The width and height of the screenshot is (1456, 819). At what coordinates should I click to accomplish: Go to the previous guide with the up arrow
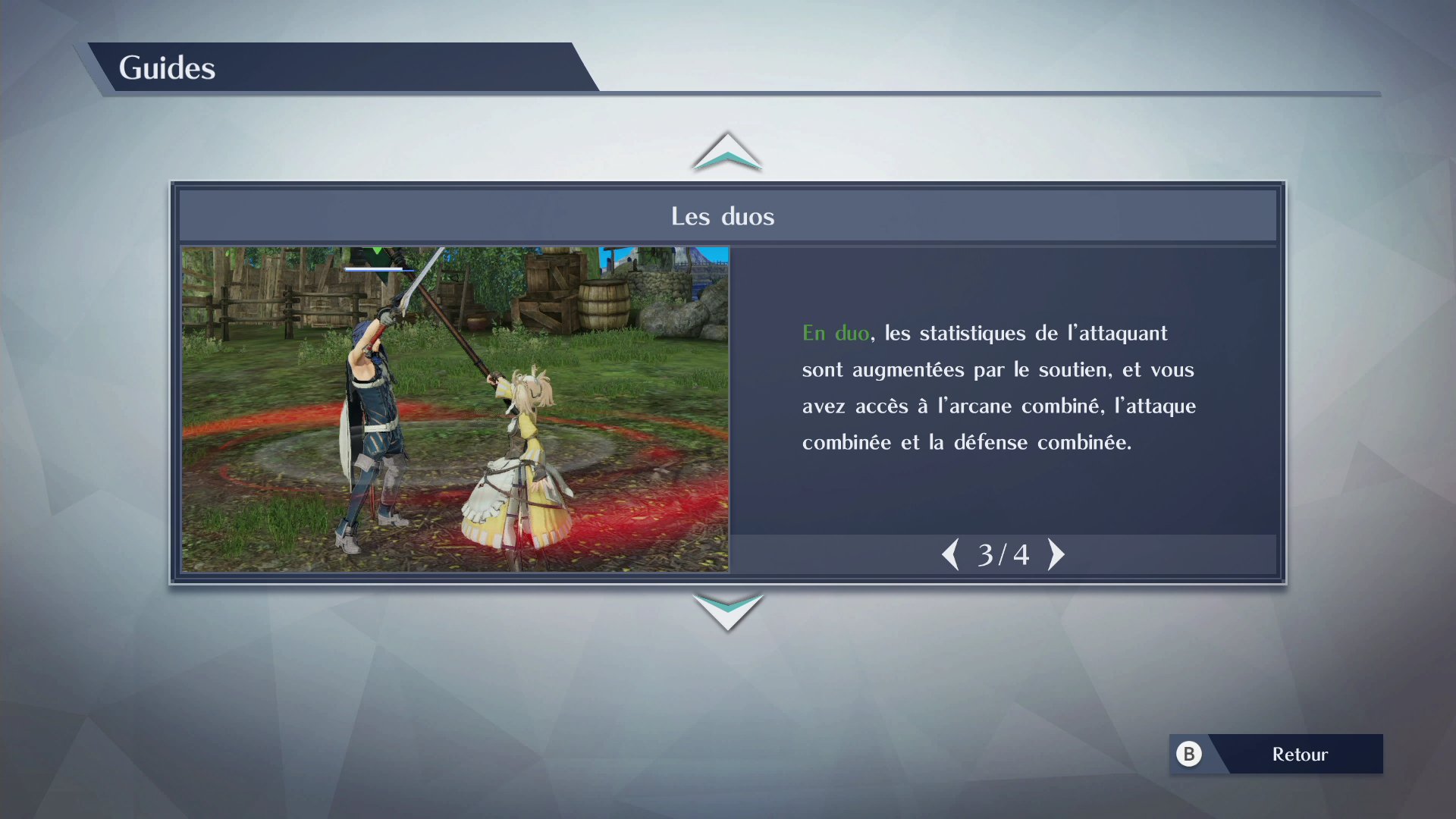(x=726, y=152)
